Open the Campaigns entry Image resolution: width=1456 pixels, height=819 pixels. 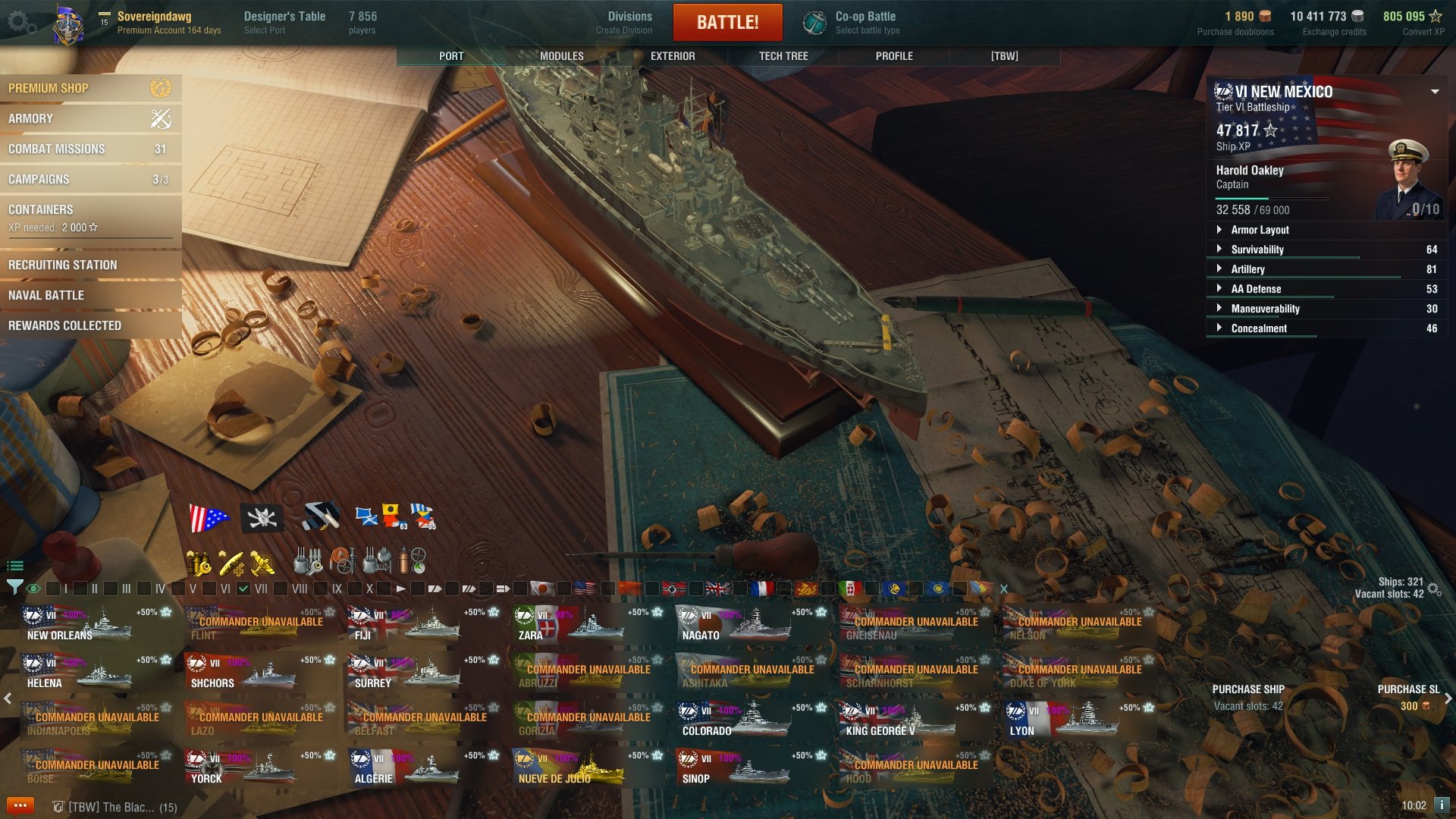90,179
